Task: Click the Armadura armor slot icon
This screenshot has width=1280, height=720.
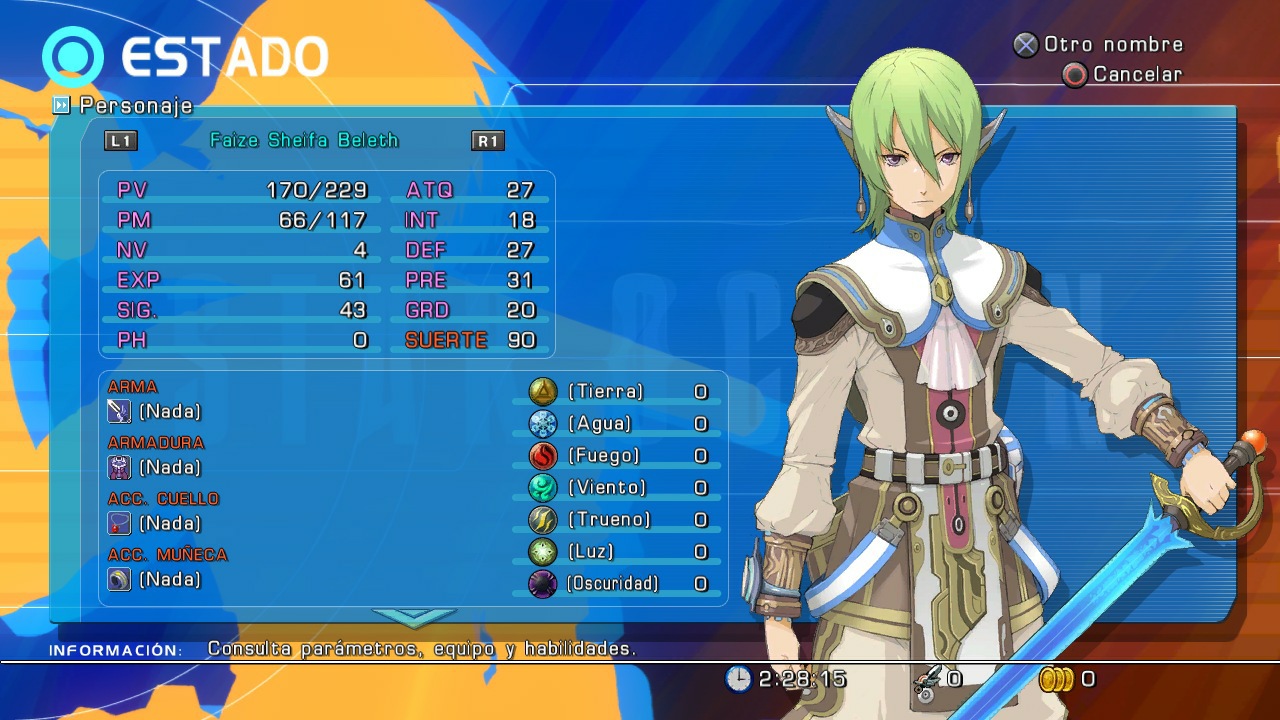Action: tap(119, 466)
